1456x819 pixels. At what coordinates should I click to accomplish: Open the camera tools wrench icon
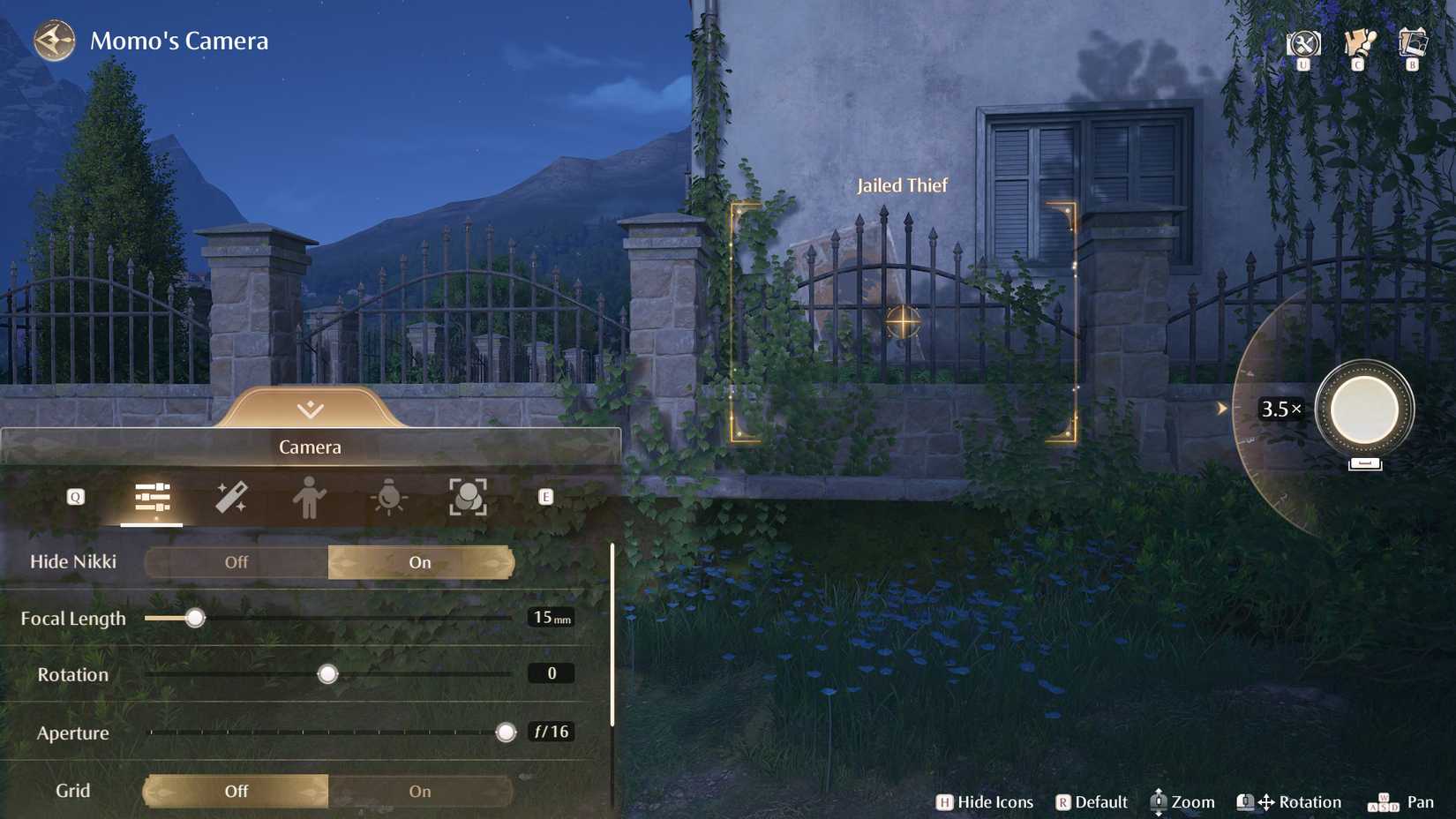coord(1302,43)
